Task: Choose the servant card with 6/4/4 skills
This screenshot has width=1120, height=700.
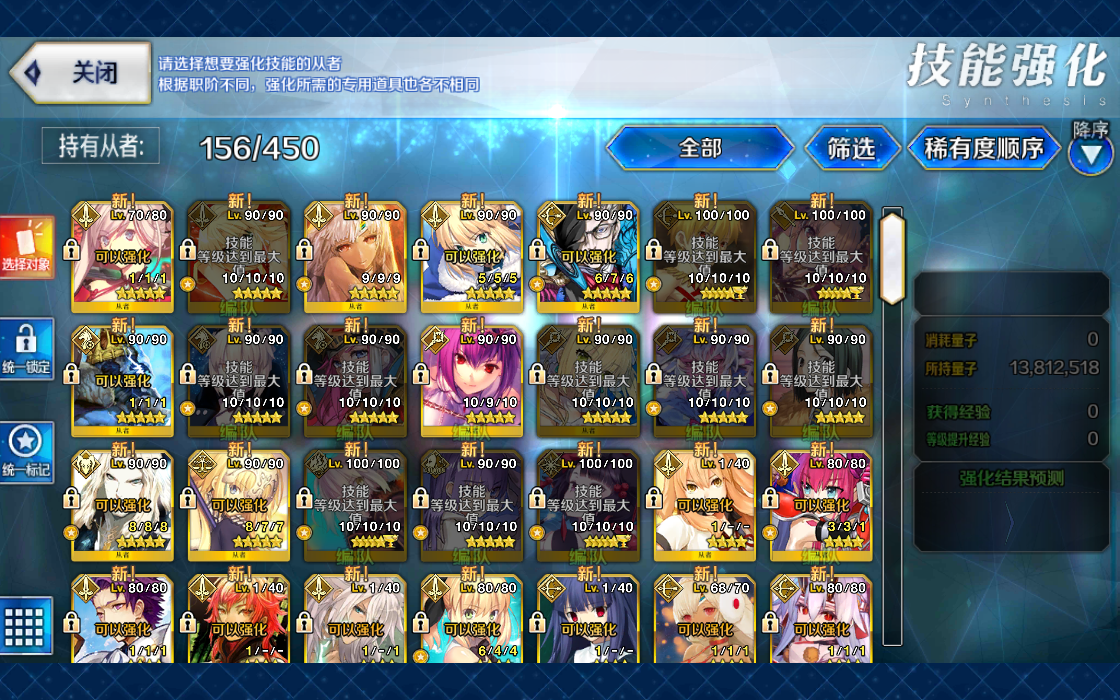Action: pyautogui.click(x=471, y=622)
